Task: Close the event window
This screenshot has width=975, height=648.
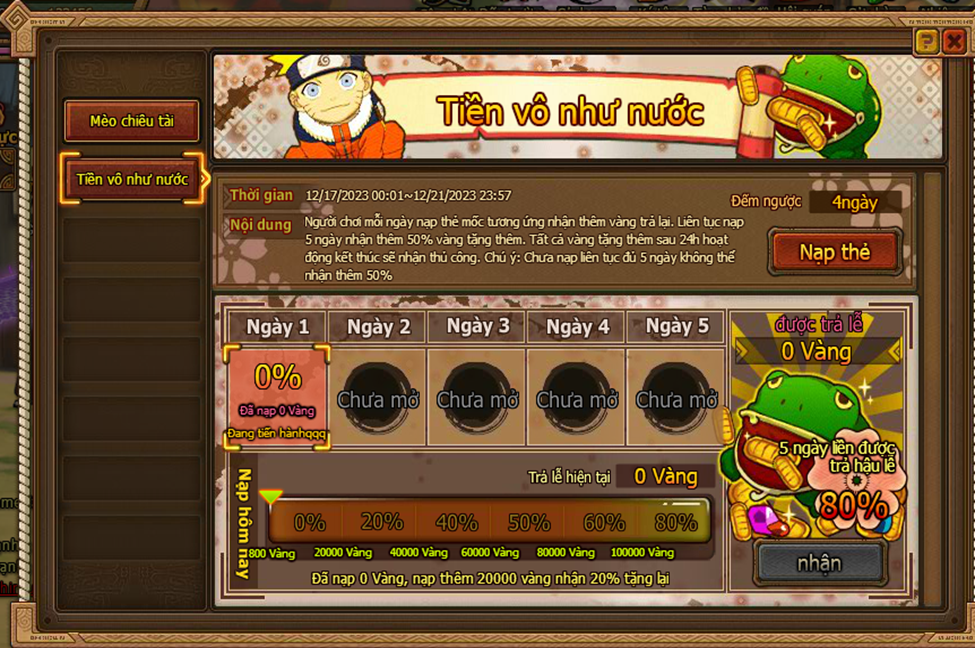Action: [x=953, y=41]
